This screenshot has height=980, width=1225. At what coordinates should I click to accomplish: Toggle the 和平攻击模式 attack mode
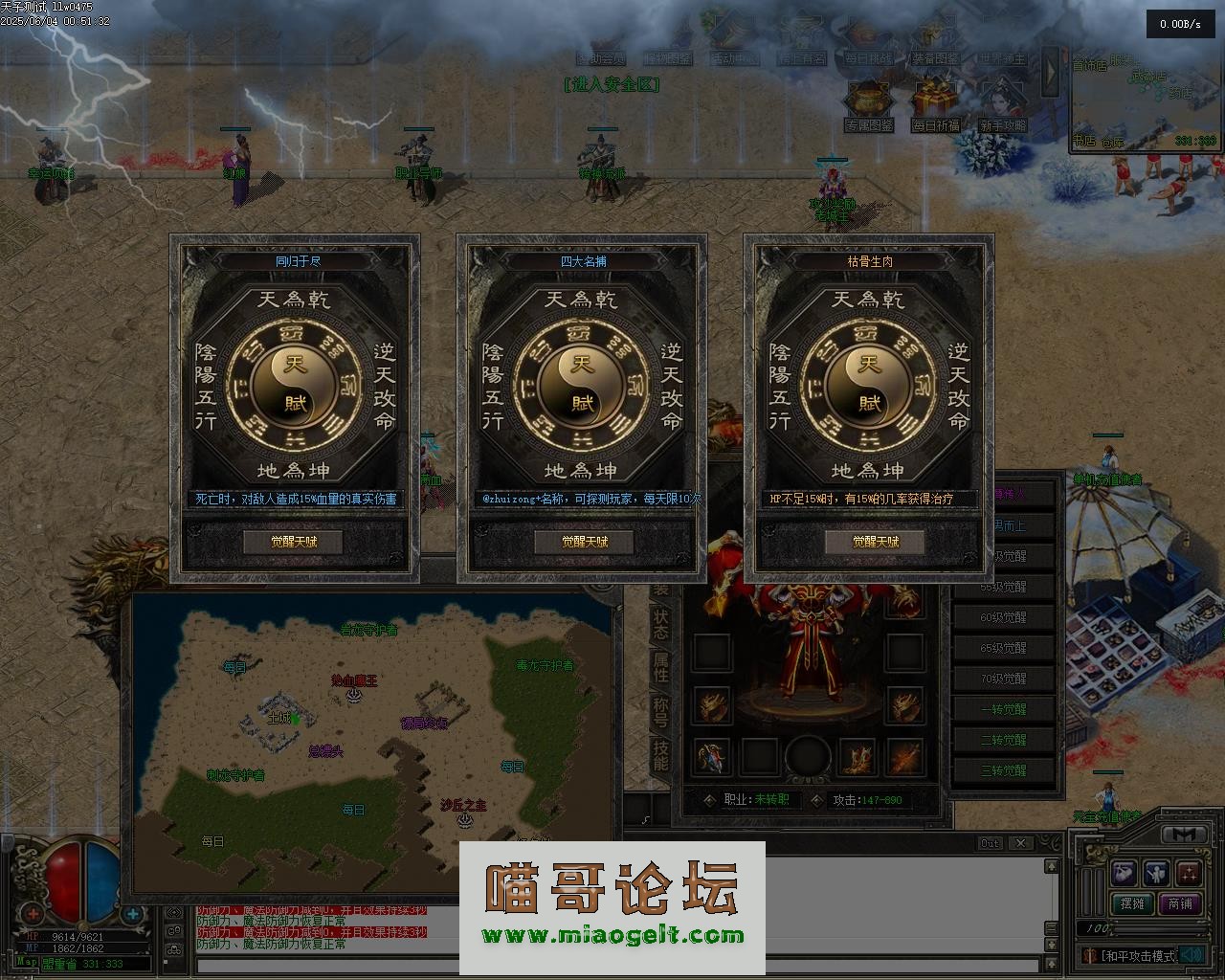click(1137, 955)
